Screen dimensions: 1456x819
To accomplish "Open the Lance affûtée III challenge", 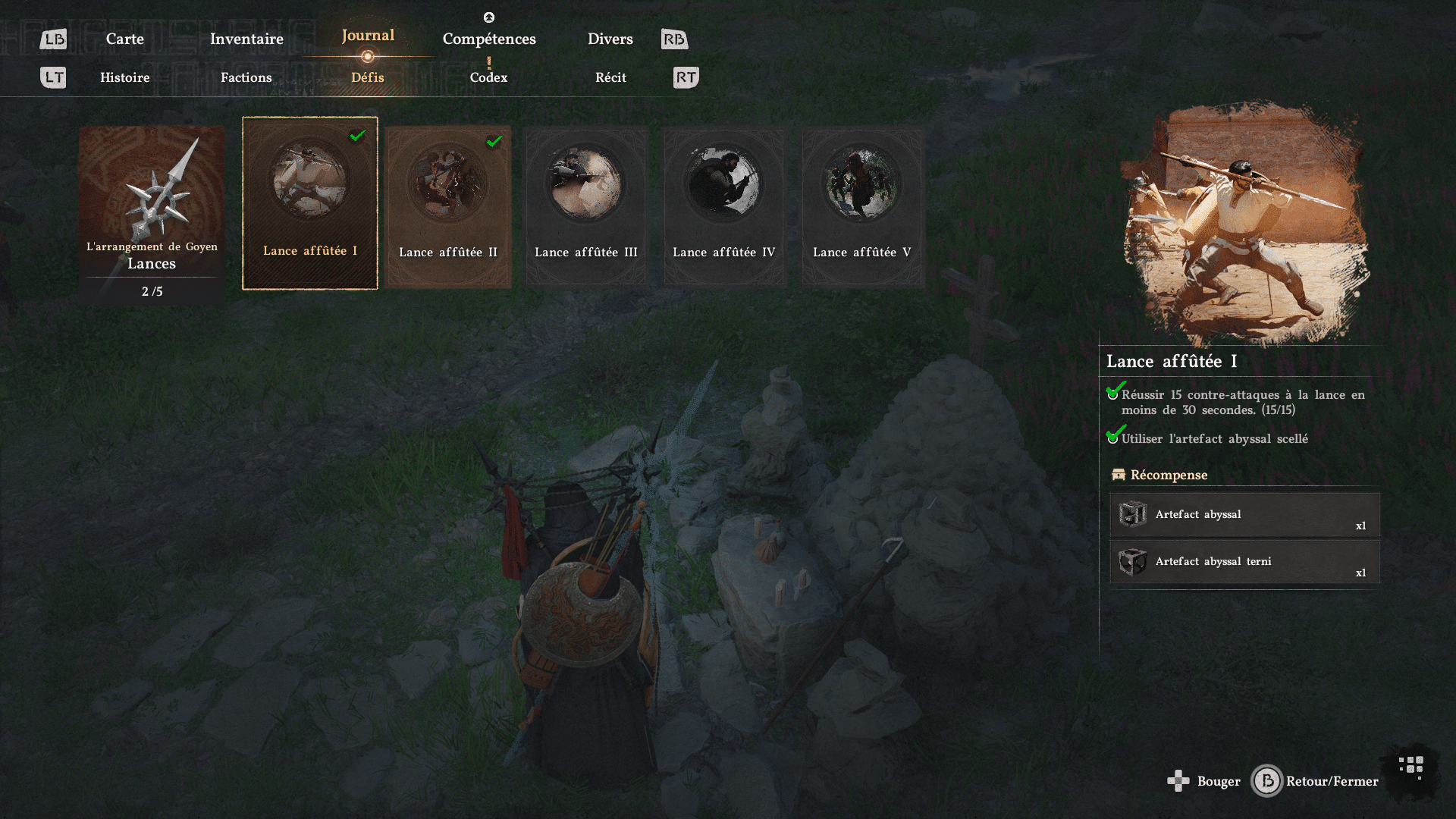I will click(586, 206).
